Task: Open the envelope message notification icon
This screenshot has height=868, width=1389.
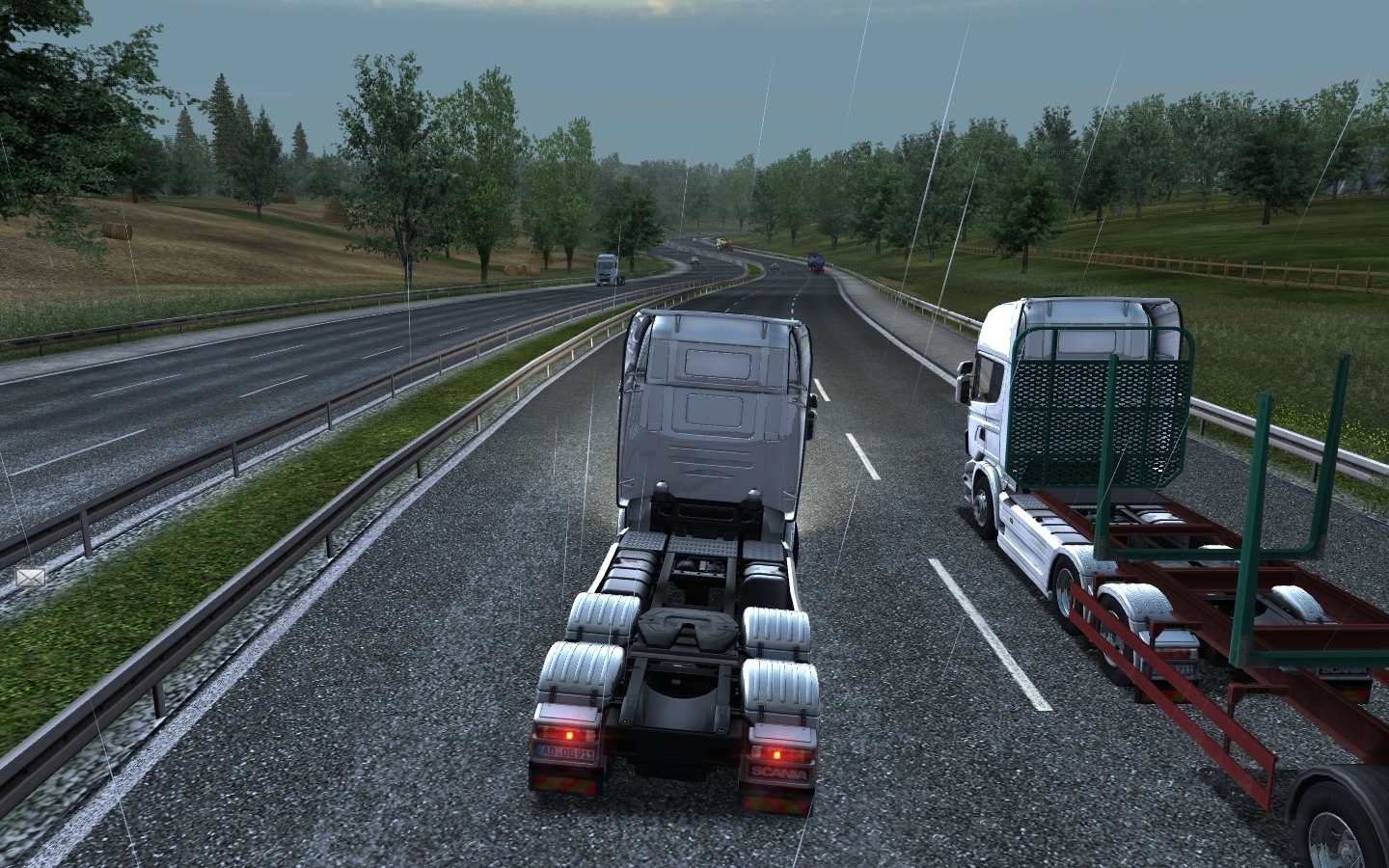Action: pyautogui.click(x=31, y=577)
